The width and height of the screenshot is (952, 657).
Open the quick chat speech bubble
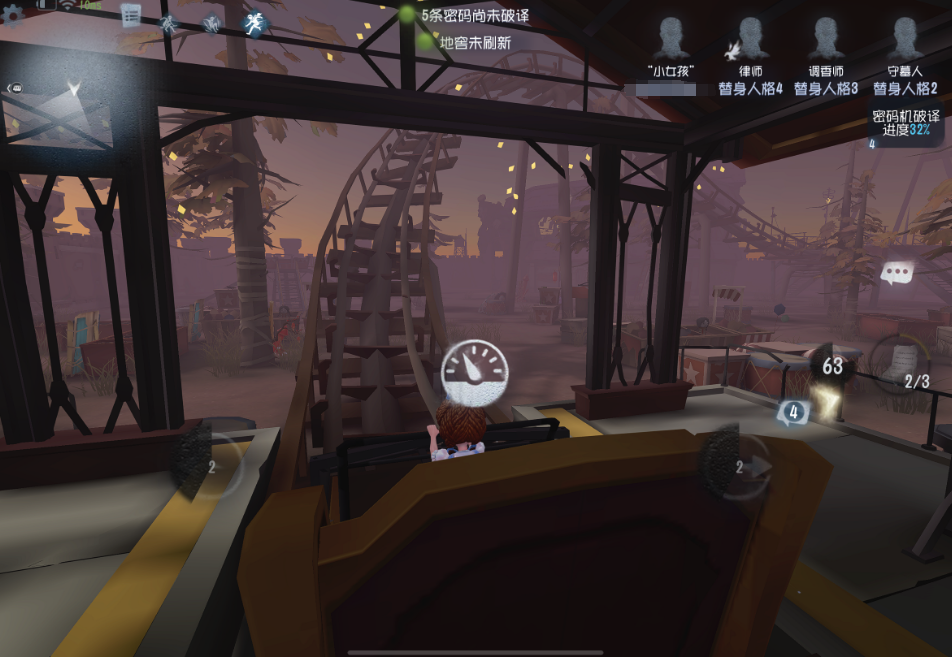pos(895,273)
